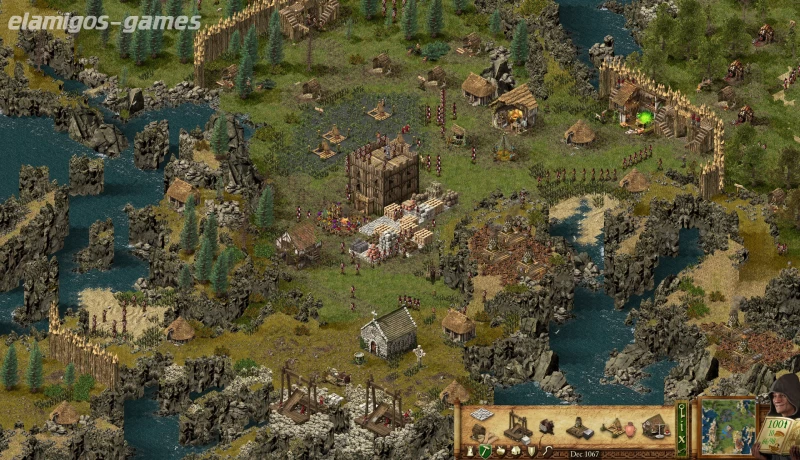Image resolution: width=800 pixels, height=460 pixels.
Task: Select the stockpile building icon
Action: (x=482, y=414)
